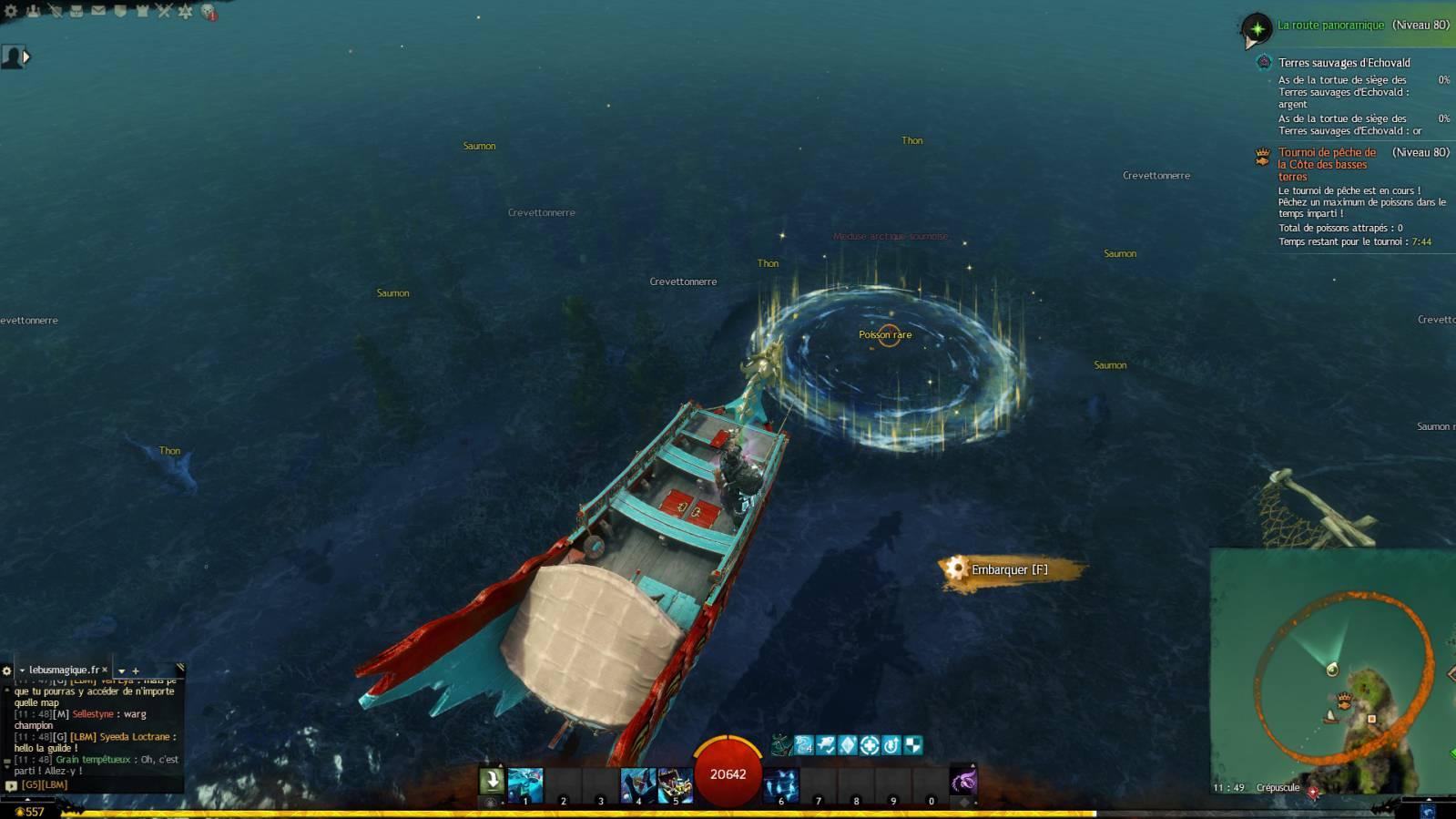Click the skull icon with red alert
This screenshot has height=819, width=1456.
[x=209, y=12]
